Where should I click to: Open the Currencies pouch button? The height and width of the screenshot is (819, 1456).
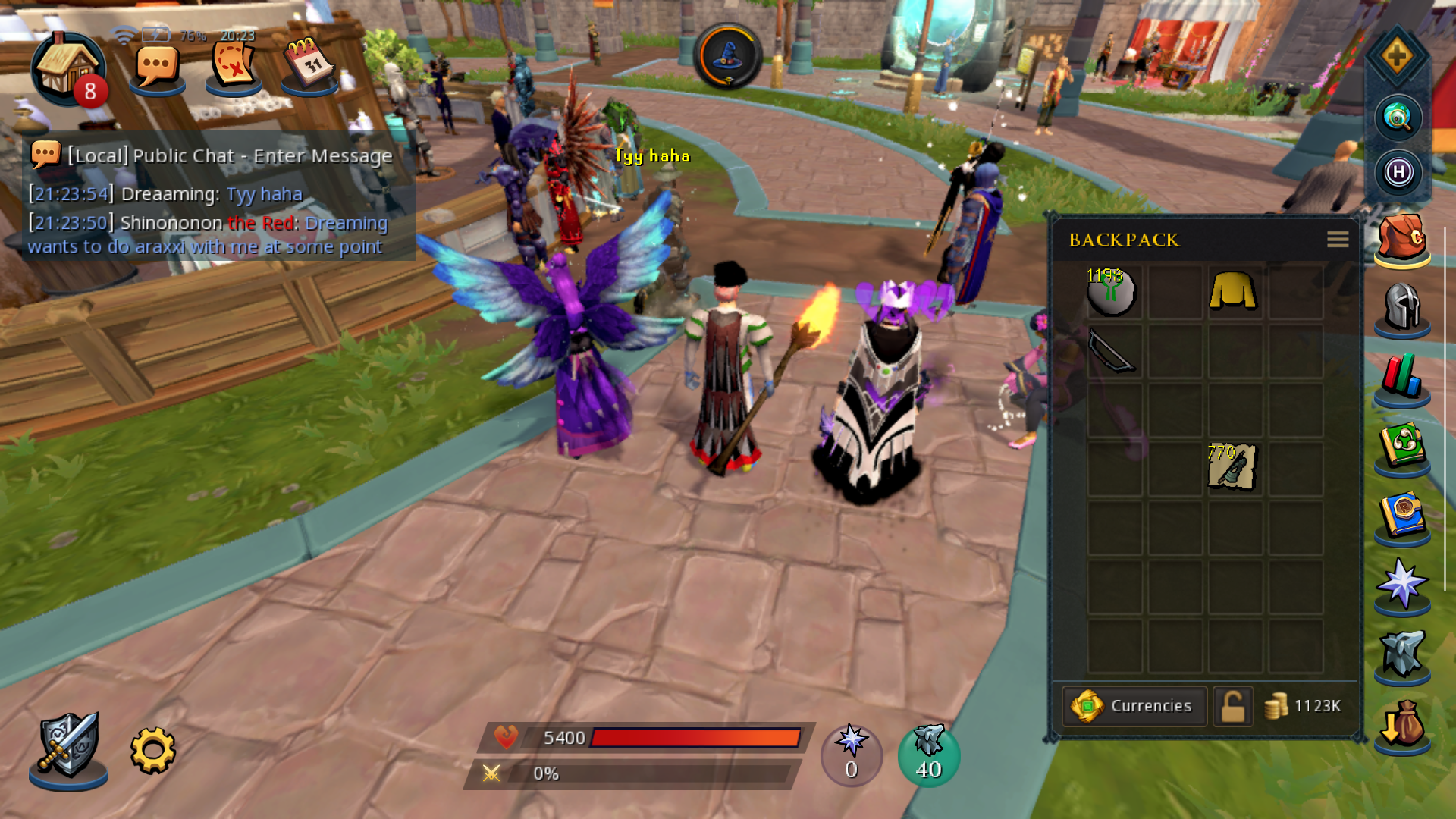point(1134,706)
